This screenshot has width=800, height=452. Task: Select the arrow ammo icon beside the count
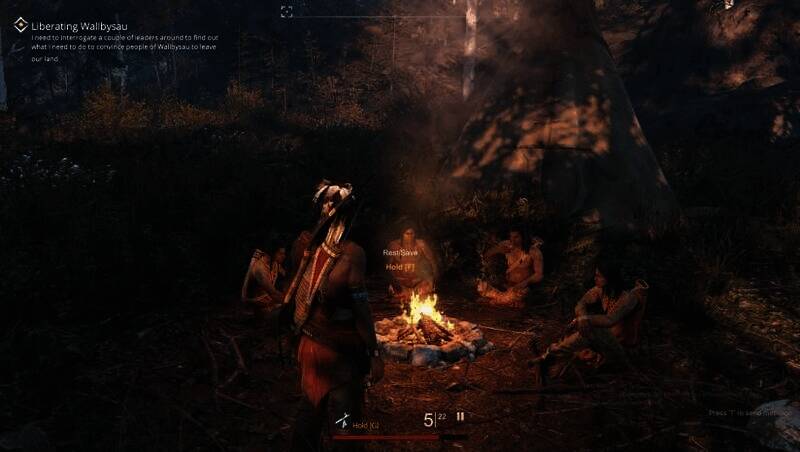click(x=461, y=417)
